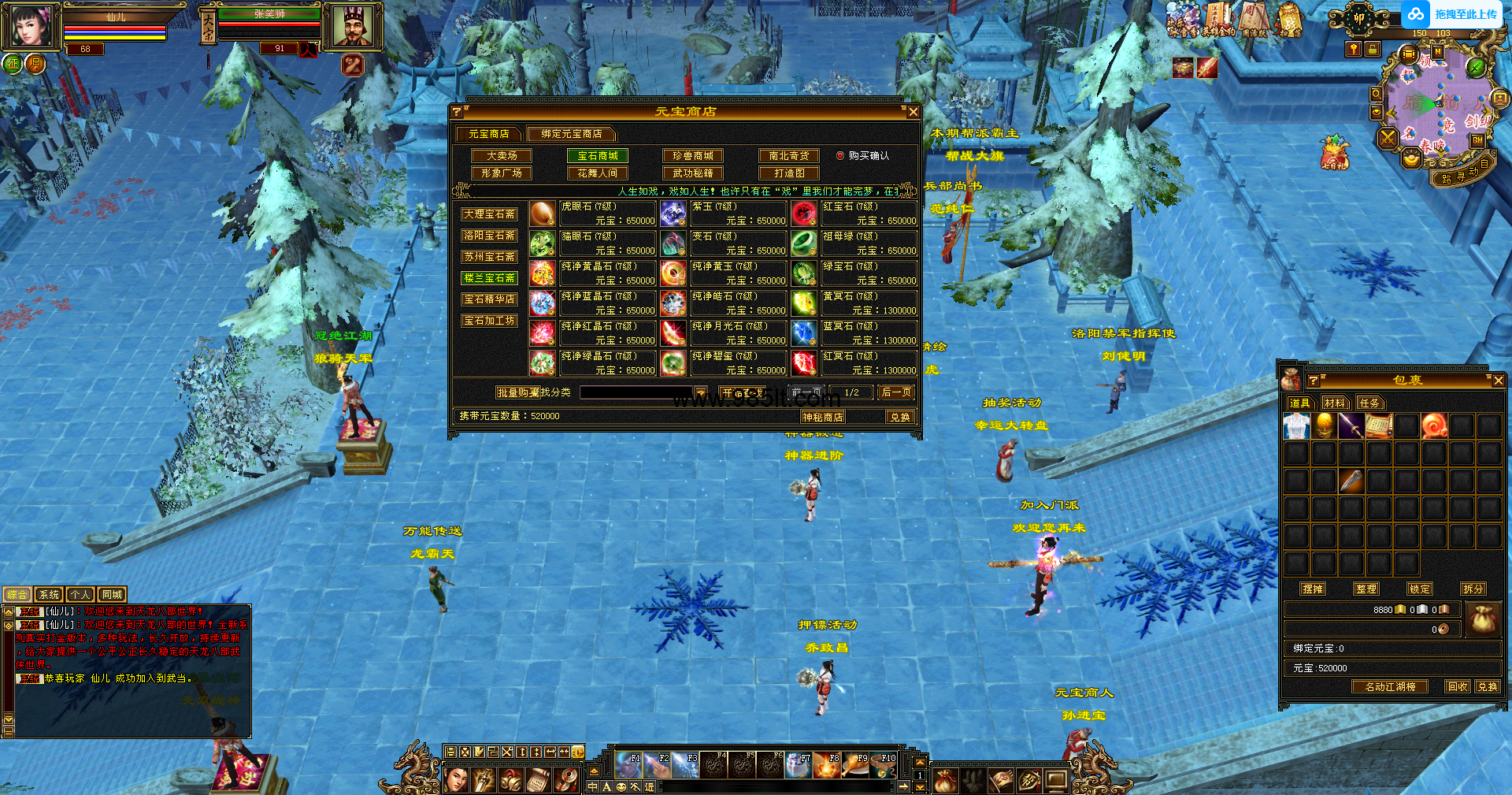Switch to the 材料 materials bag tab
Image resolution: width=1512 pixels, height=795 pixels.
pos(1334,403)
